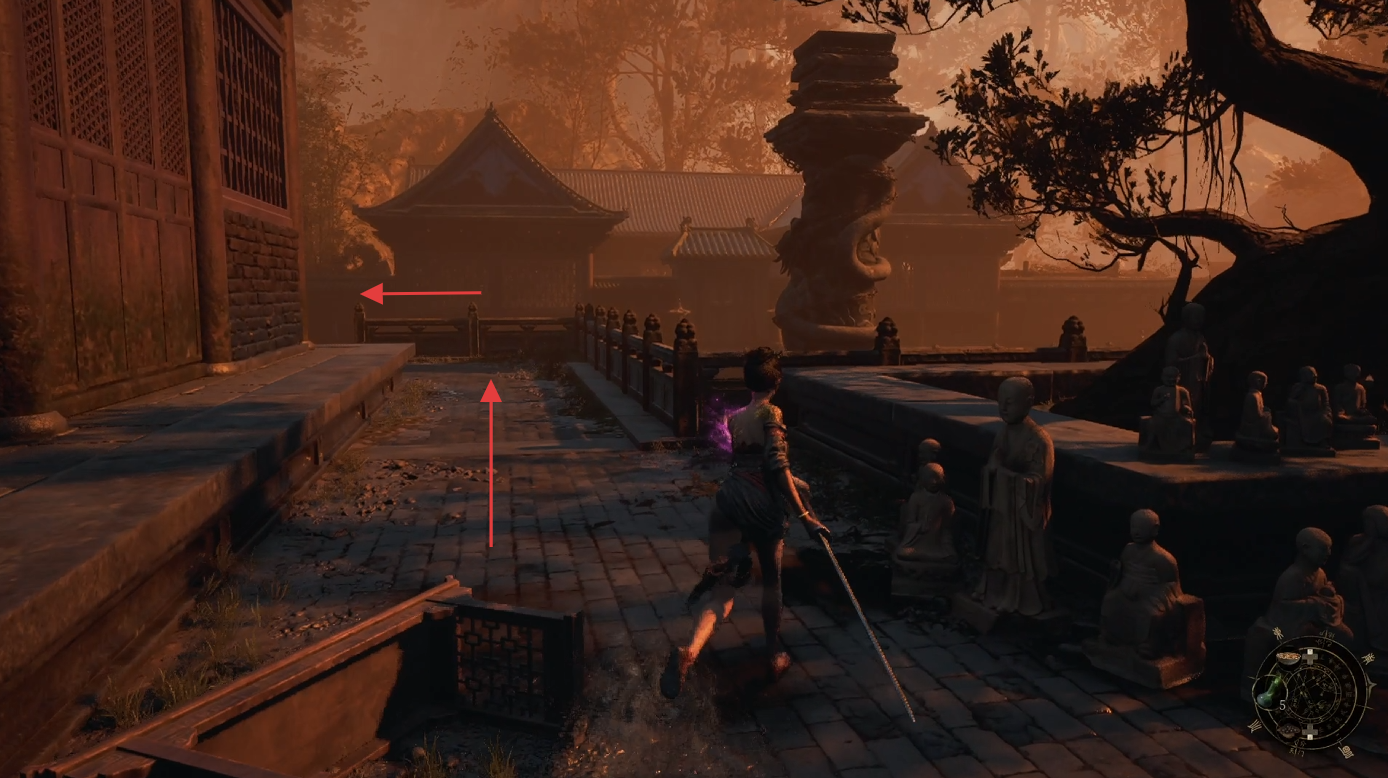Select the dark seed pod item slot
This screenshot has height=778, width=1388.
point(1288,730)
